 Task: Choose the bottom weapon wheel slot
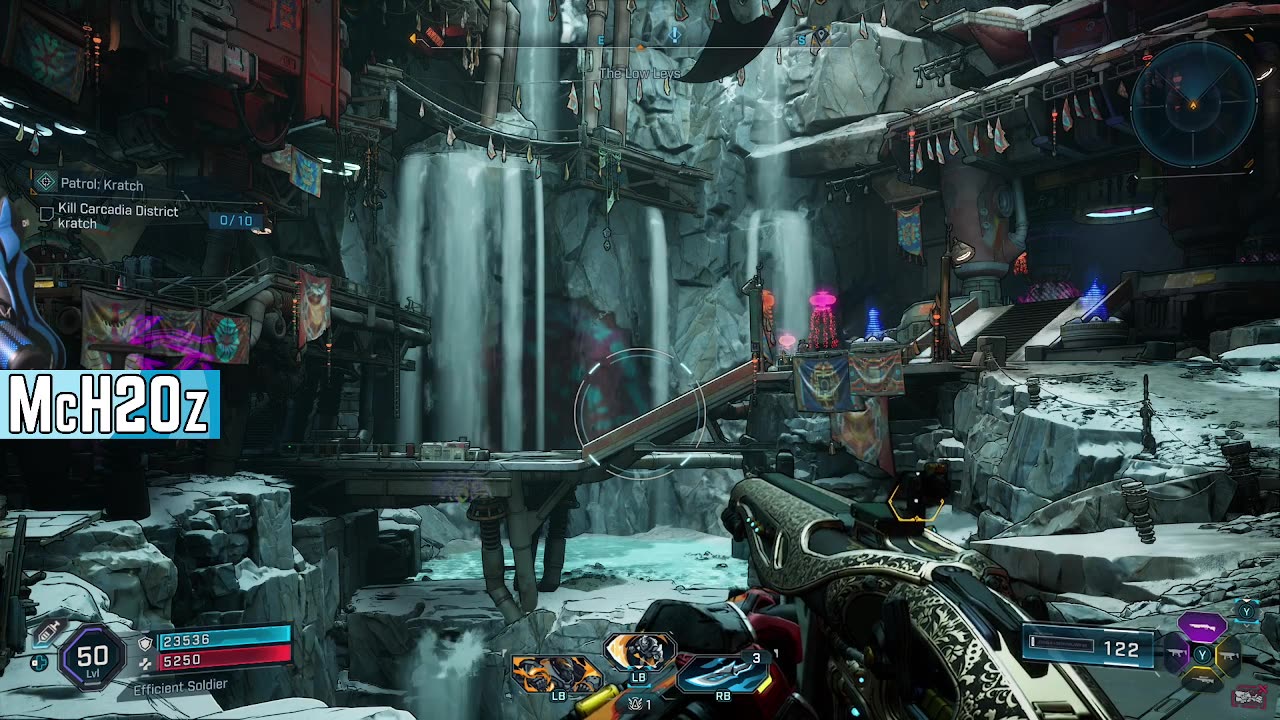point(1201,680)
